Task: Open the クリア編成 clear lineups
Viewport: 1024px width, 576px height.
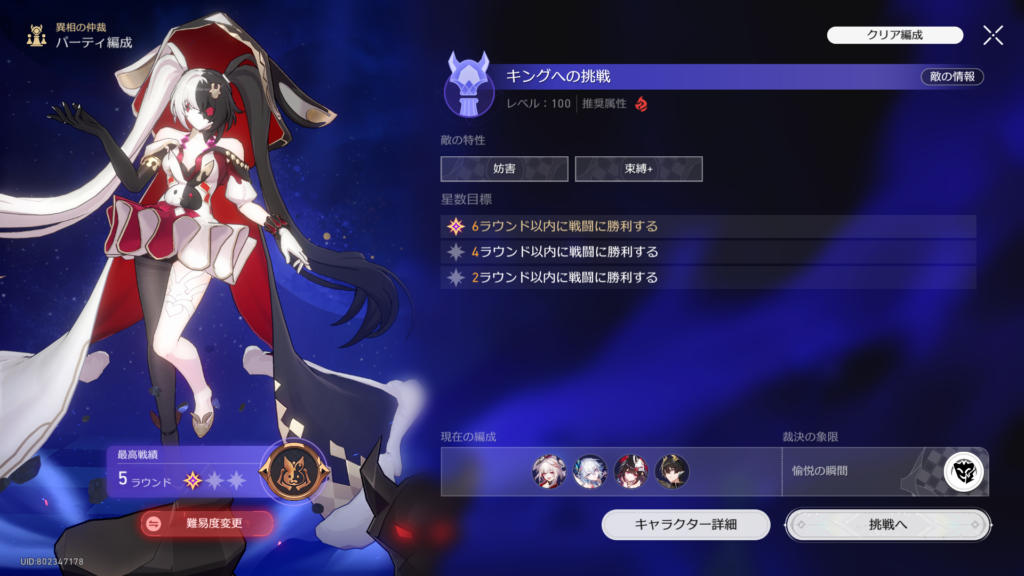Action: 894,35
